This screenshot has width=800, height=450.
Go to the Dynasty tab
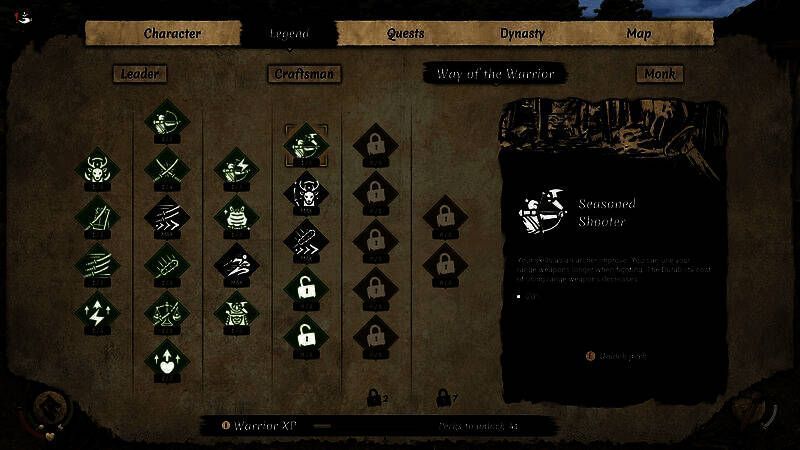tap(522, 33)
